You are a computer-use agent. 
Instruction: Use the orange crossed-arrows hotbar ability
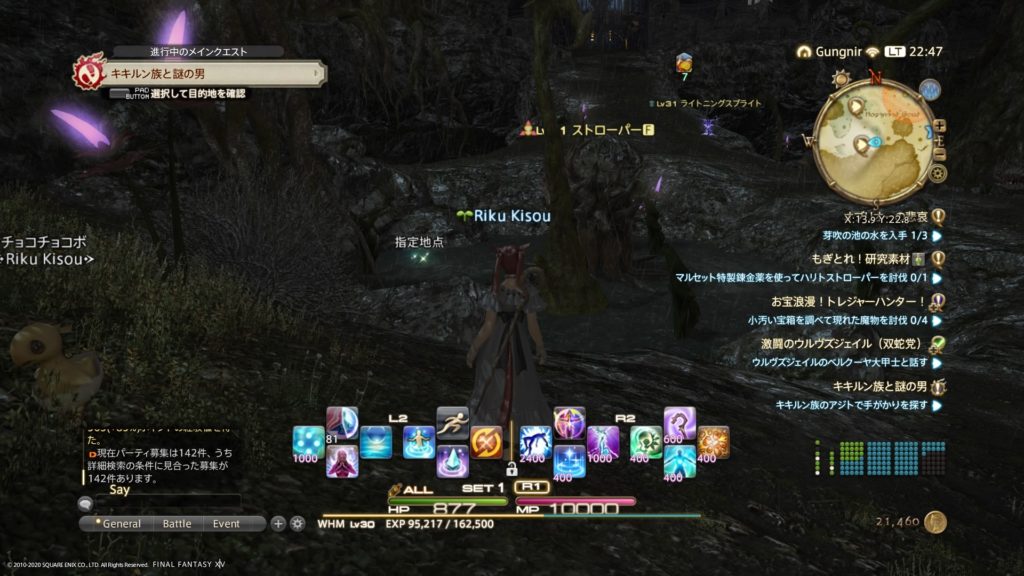point(486,442)
